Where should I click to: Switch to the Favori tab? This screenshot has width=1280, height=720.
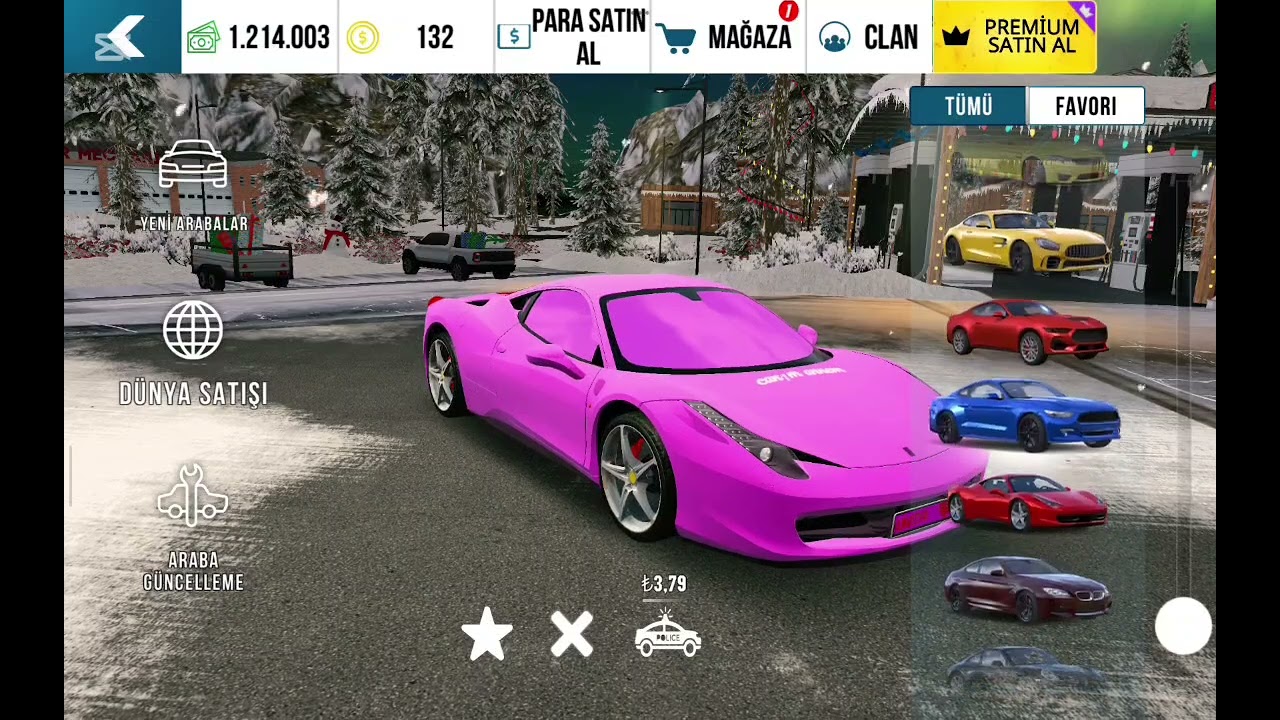coord(1085,106)
